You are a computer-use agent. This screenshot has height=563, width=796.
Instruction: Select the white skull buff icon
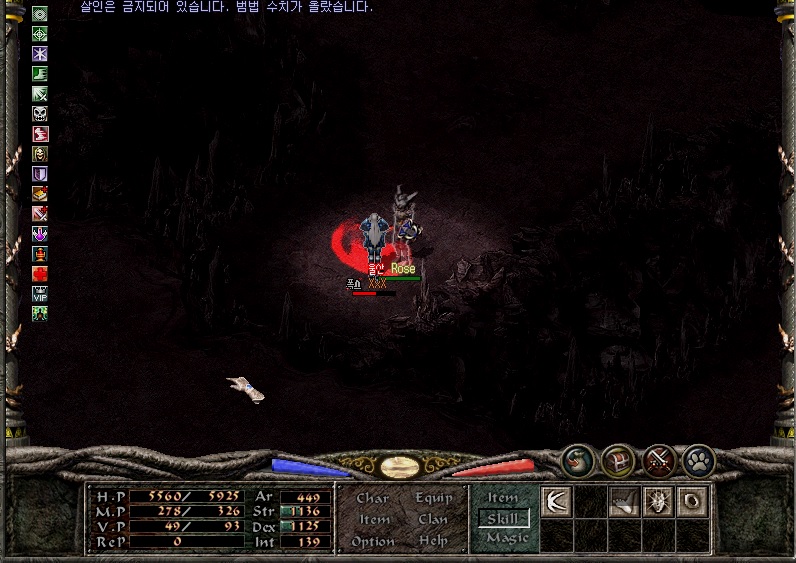point(40,114)
